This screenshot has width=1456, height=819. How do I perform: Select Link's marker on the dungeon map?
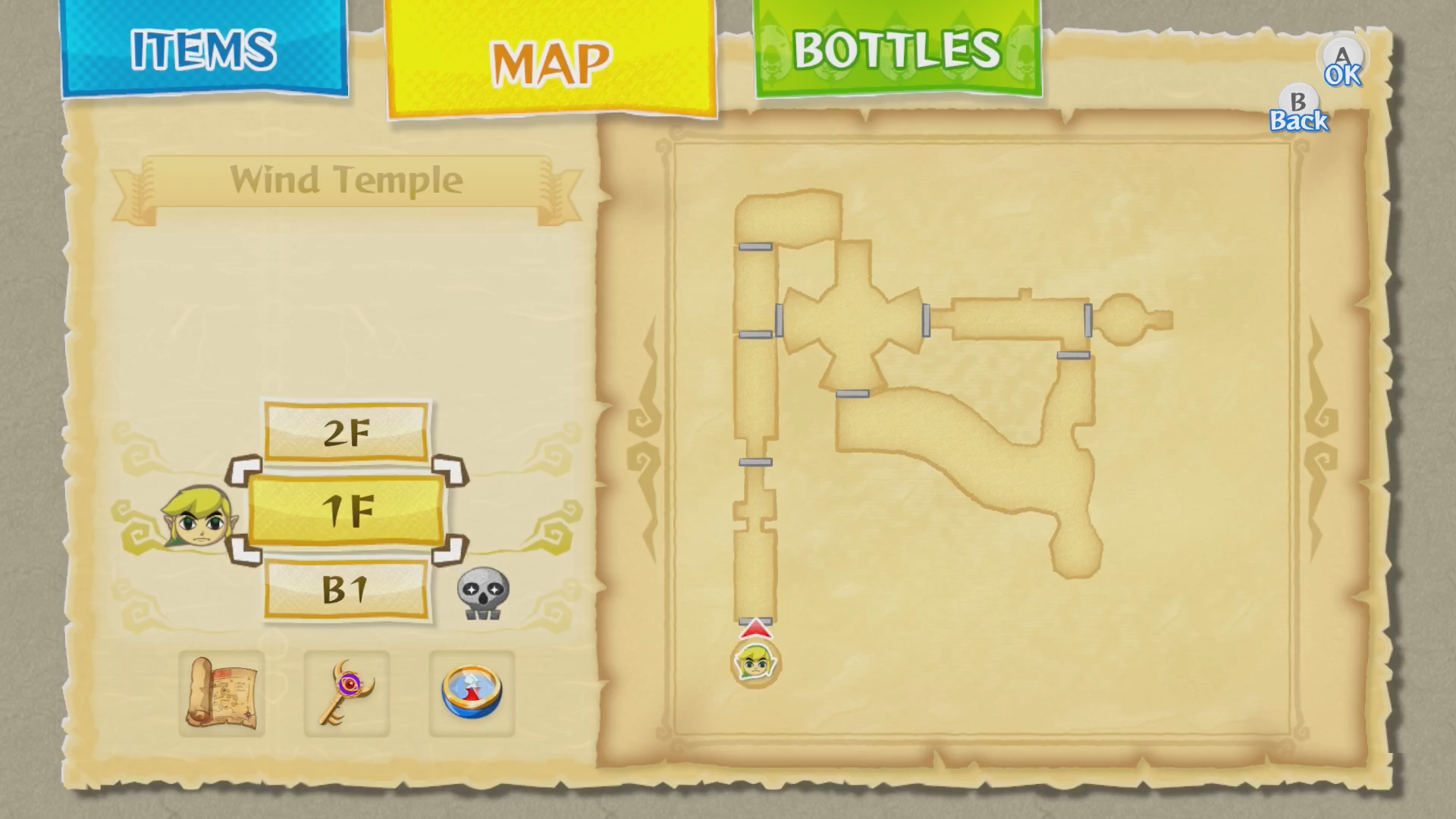point(756,662)
